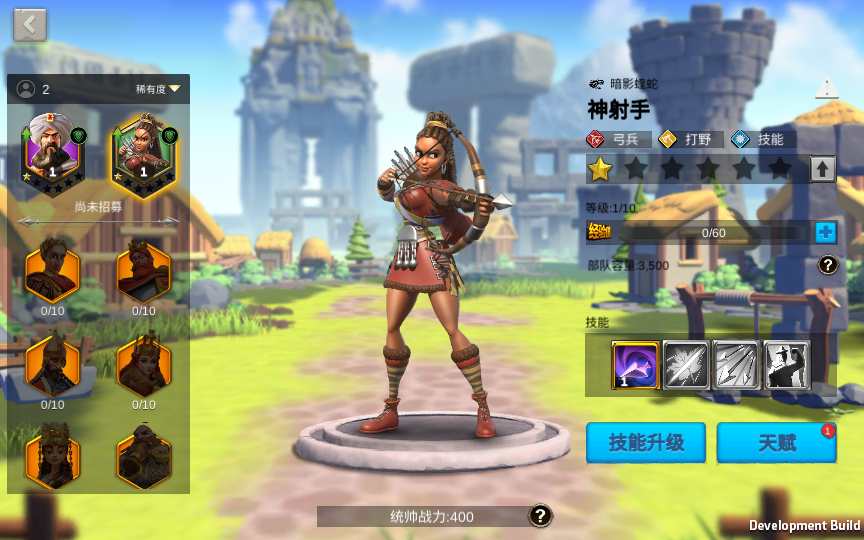Open 技能升级 skill upgrade
This screenshot has width=864, height=540.
[x=646, y=442]
